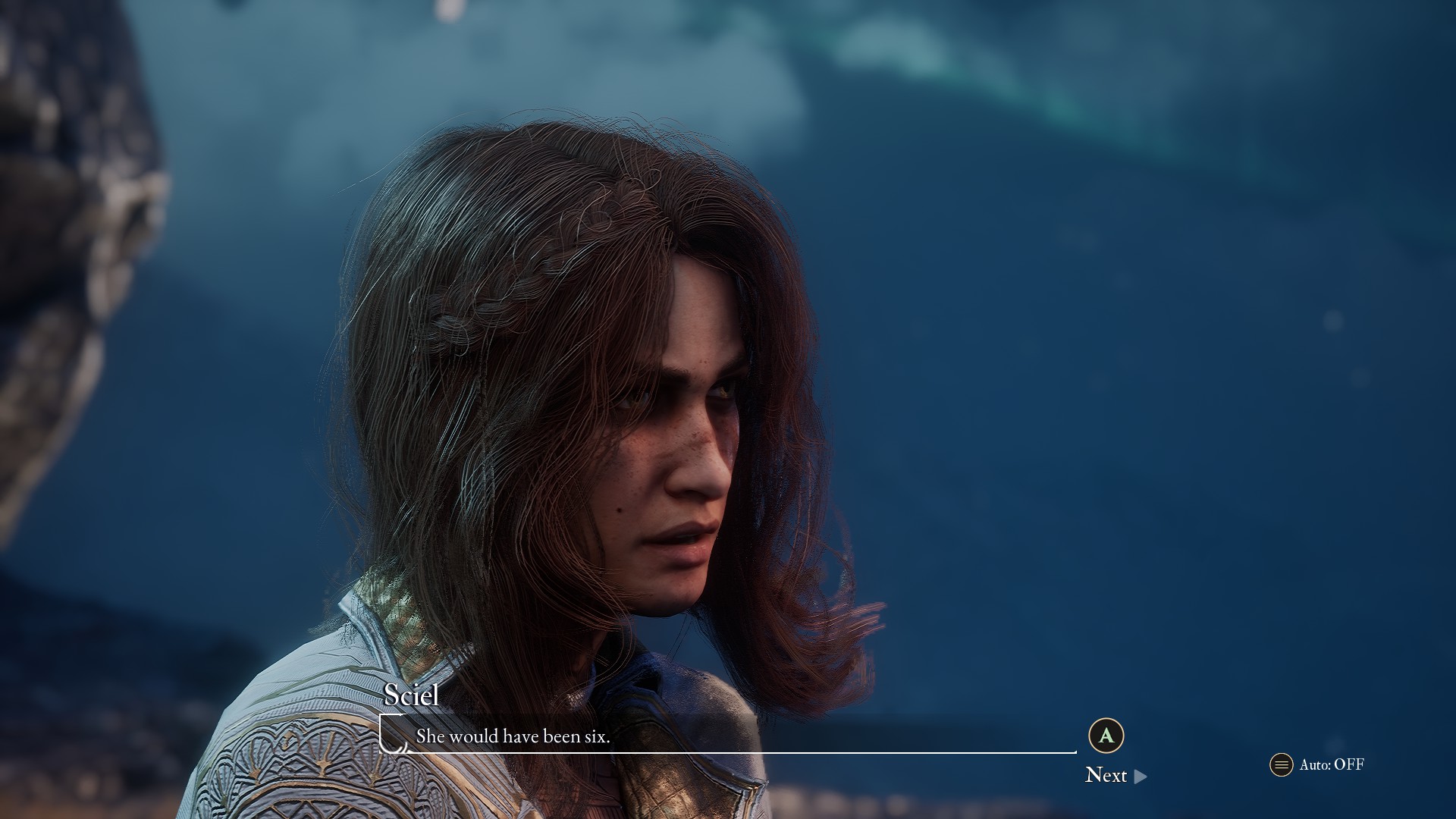Toggle the Auto: OFF dialogue setting
Screen dimensions: 1456x819
tap(1317, 764)
